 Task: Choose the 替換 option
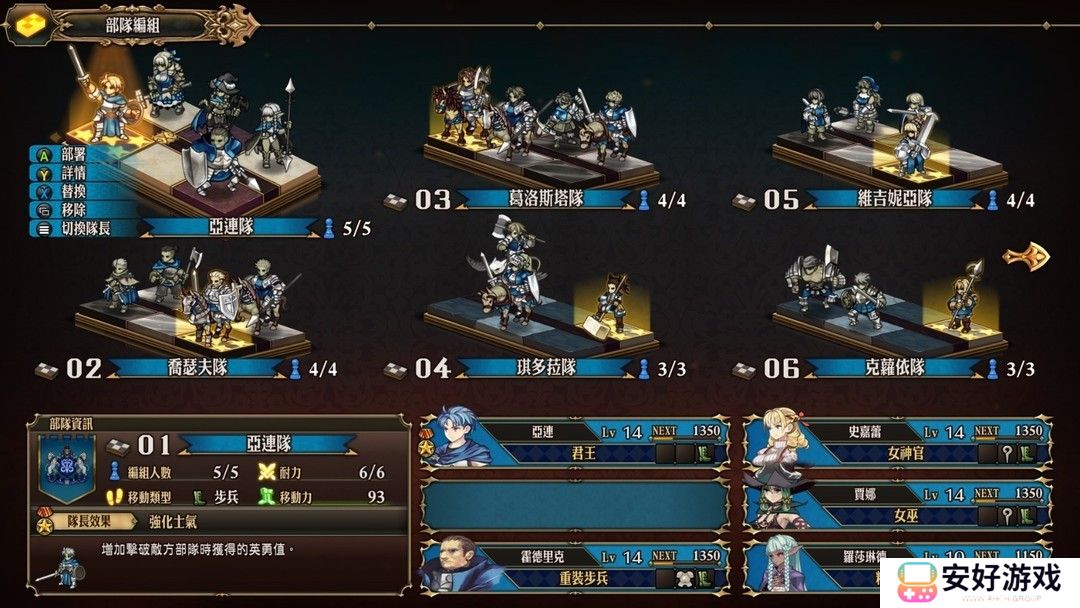coord(73,191)
